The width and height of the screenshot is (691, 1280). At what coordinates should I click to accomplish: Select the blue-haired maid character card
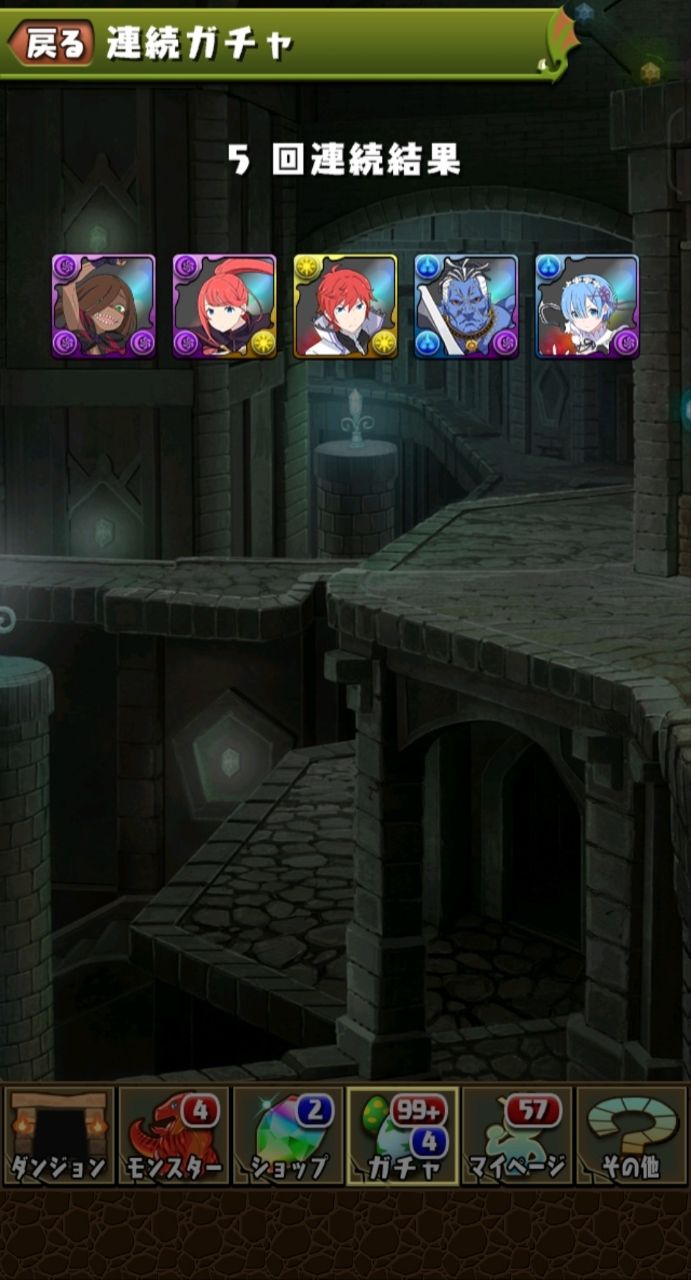[x=587, y=306]
